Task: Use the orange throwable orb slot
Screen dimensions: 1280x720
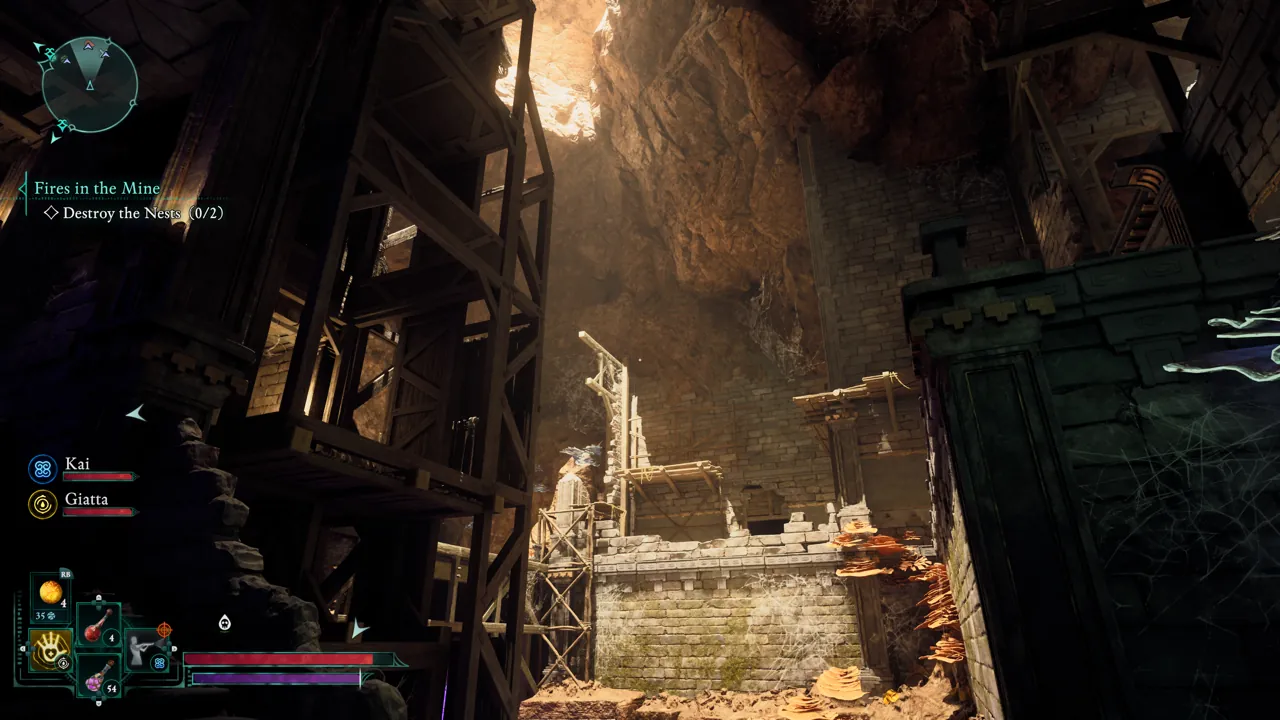Action: [50, 592]
